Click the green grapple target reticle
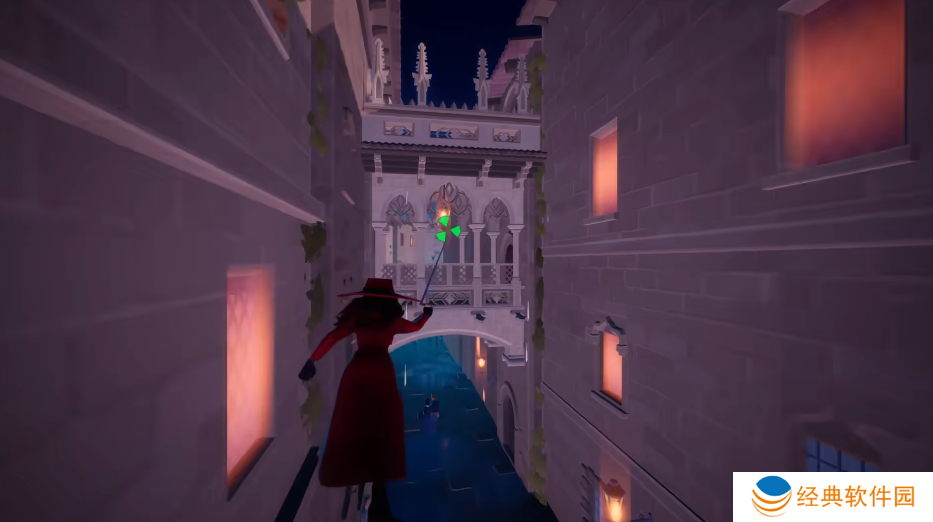This screenshot has width=933, height=522. point(446,229)
